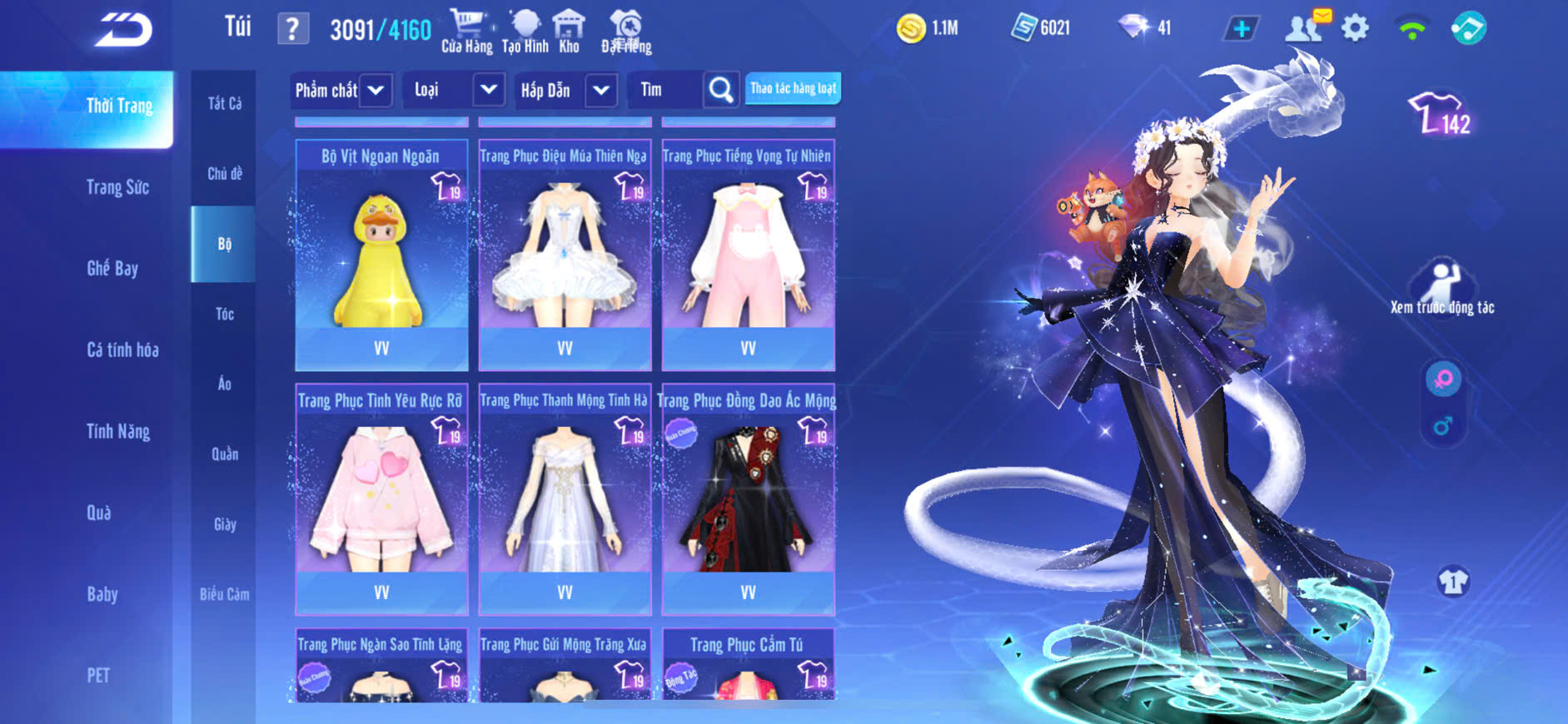The width and height of the screenshot is (1568, 724).
Task: Switch to the Ghế Bay tab
Action: 112,268
